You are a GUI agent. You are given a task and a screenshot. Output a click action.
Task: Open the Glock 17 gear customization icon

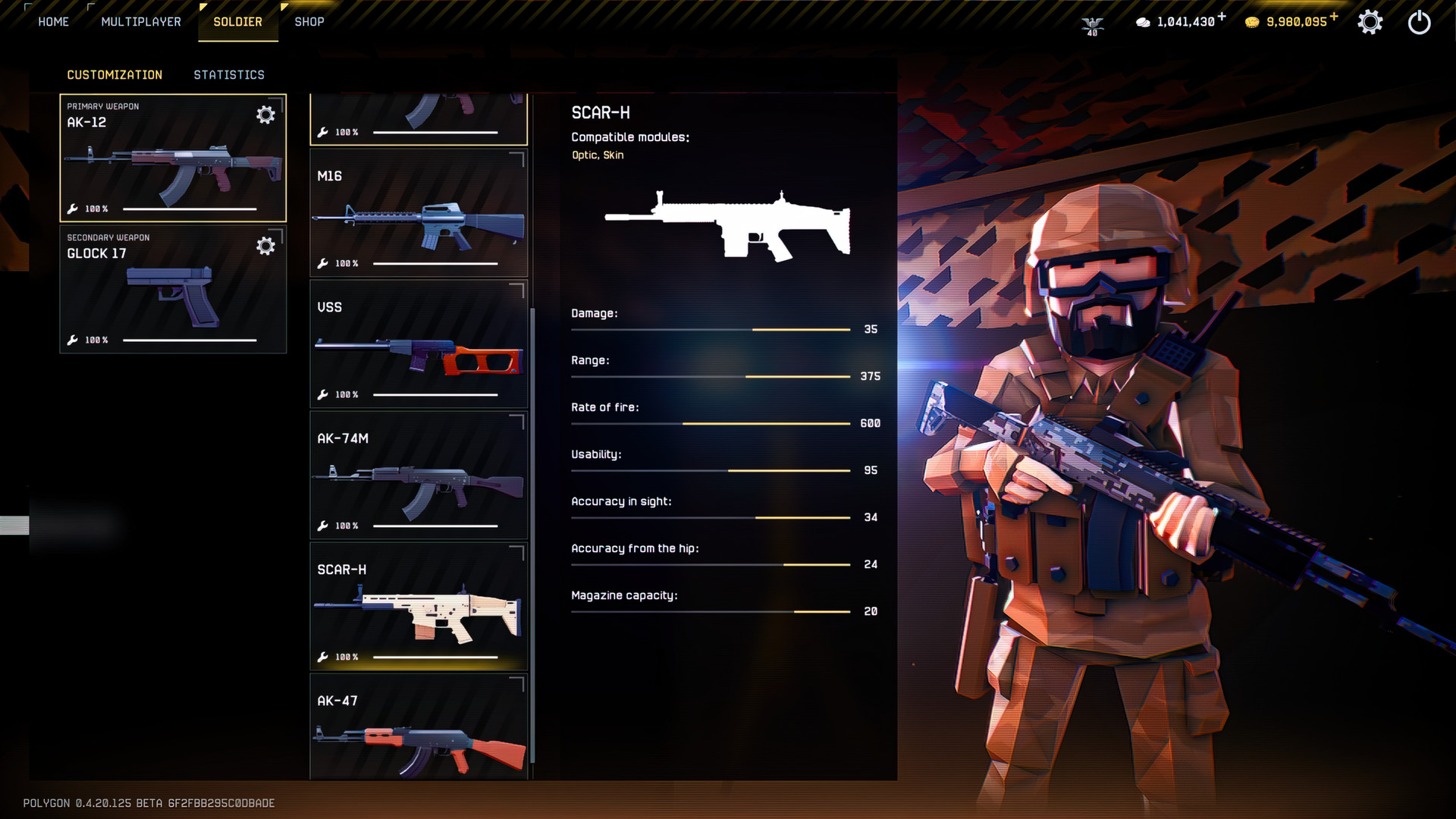tap(265, 246)
